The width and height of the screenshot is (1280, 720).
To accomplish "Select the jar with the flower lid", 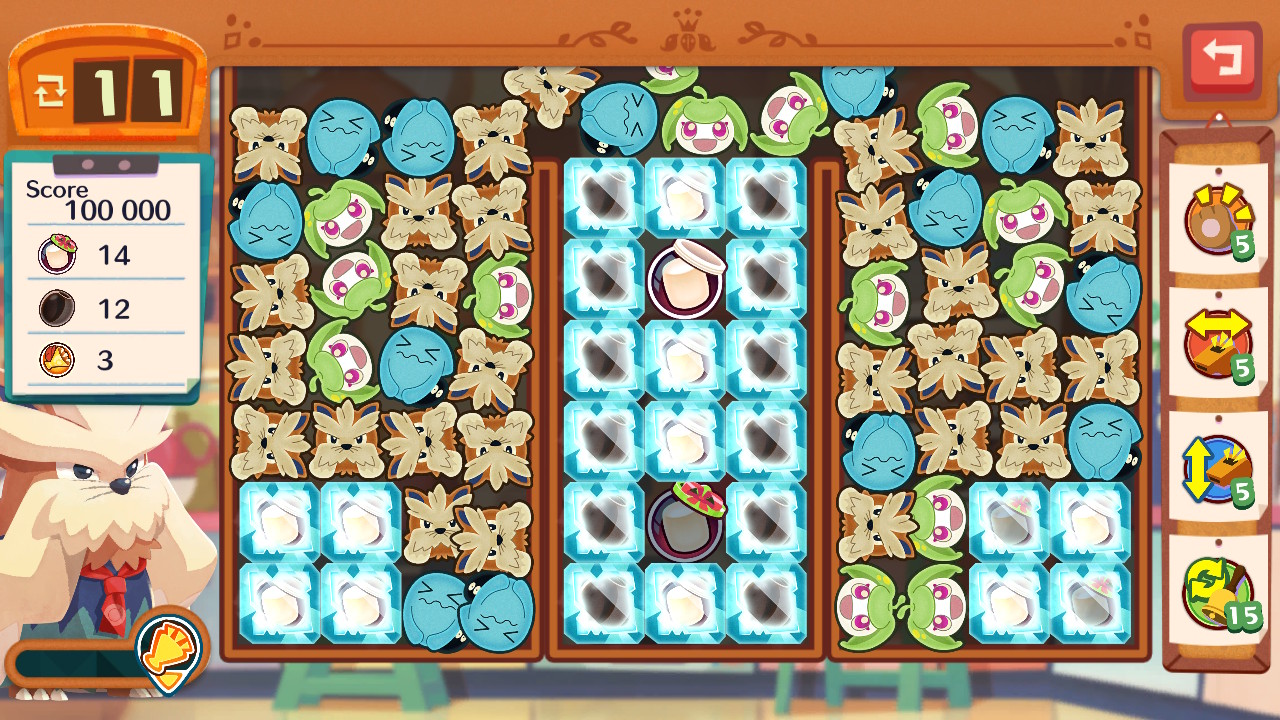I will pyautogui.click(x=684, y=521).
